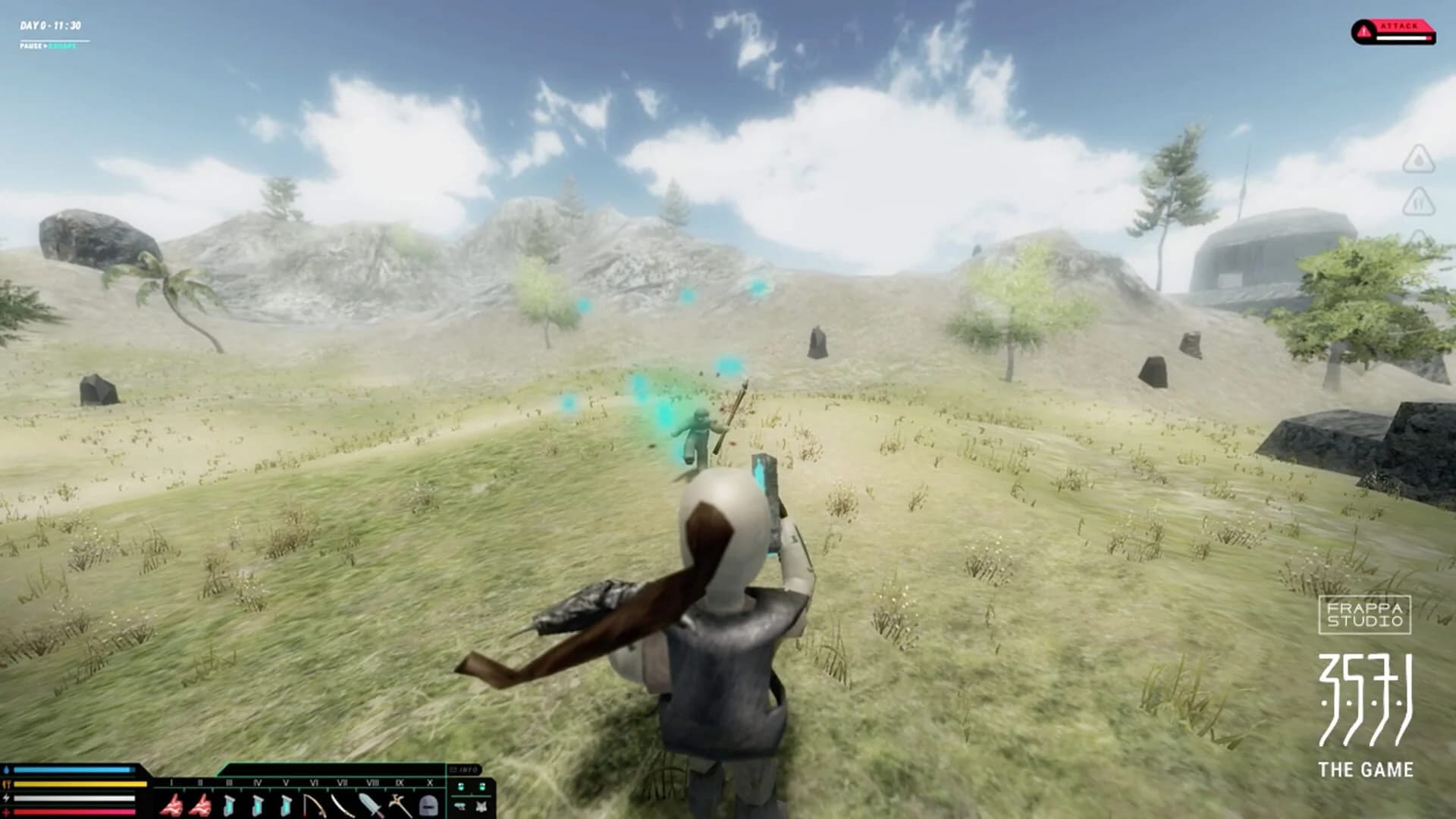Toggle the right green grenade indicator
The image size is (1456, 819).
coord(482,787)
